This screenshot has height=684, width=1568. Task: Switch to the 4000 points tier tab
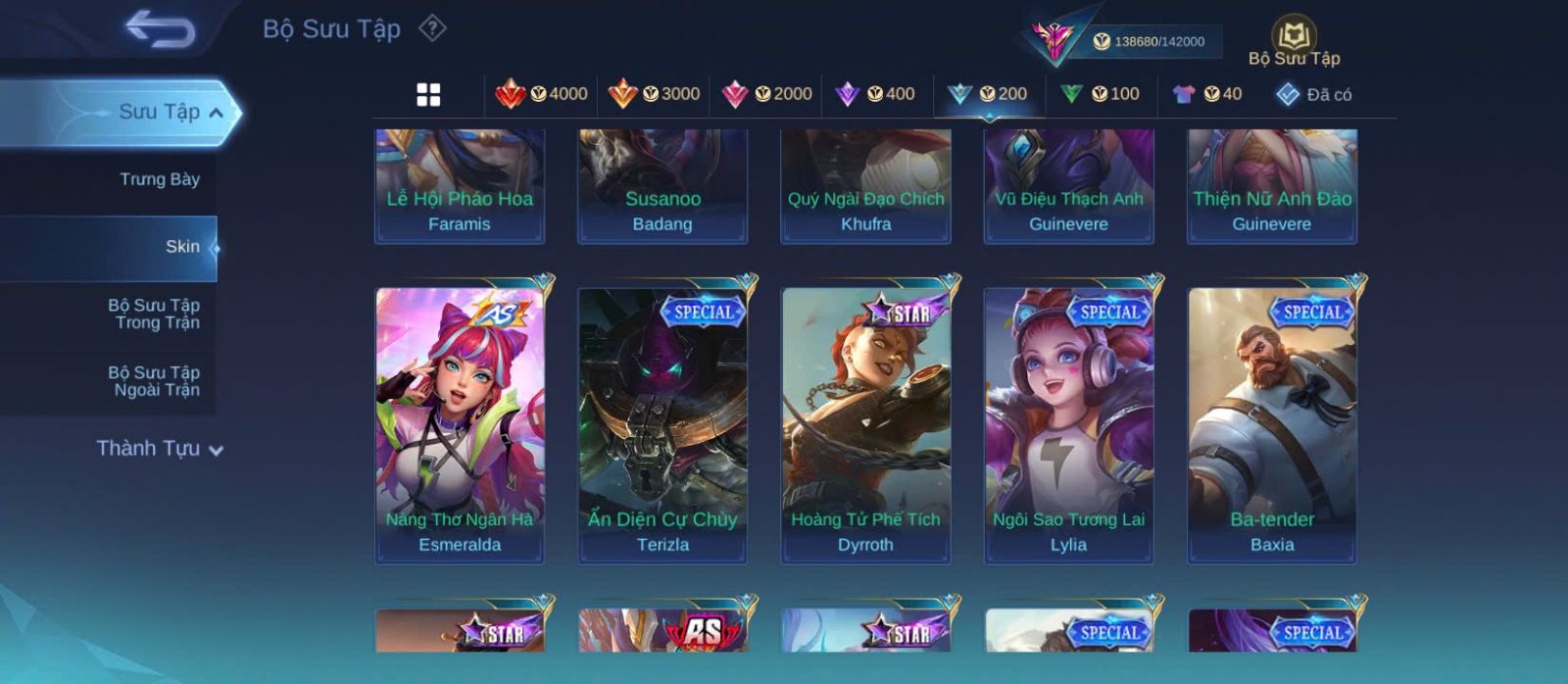tap(542, 94)
